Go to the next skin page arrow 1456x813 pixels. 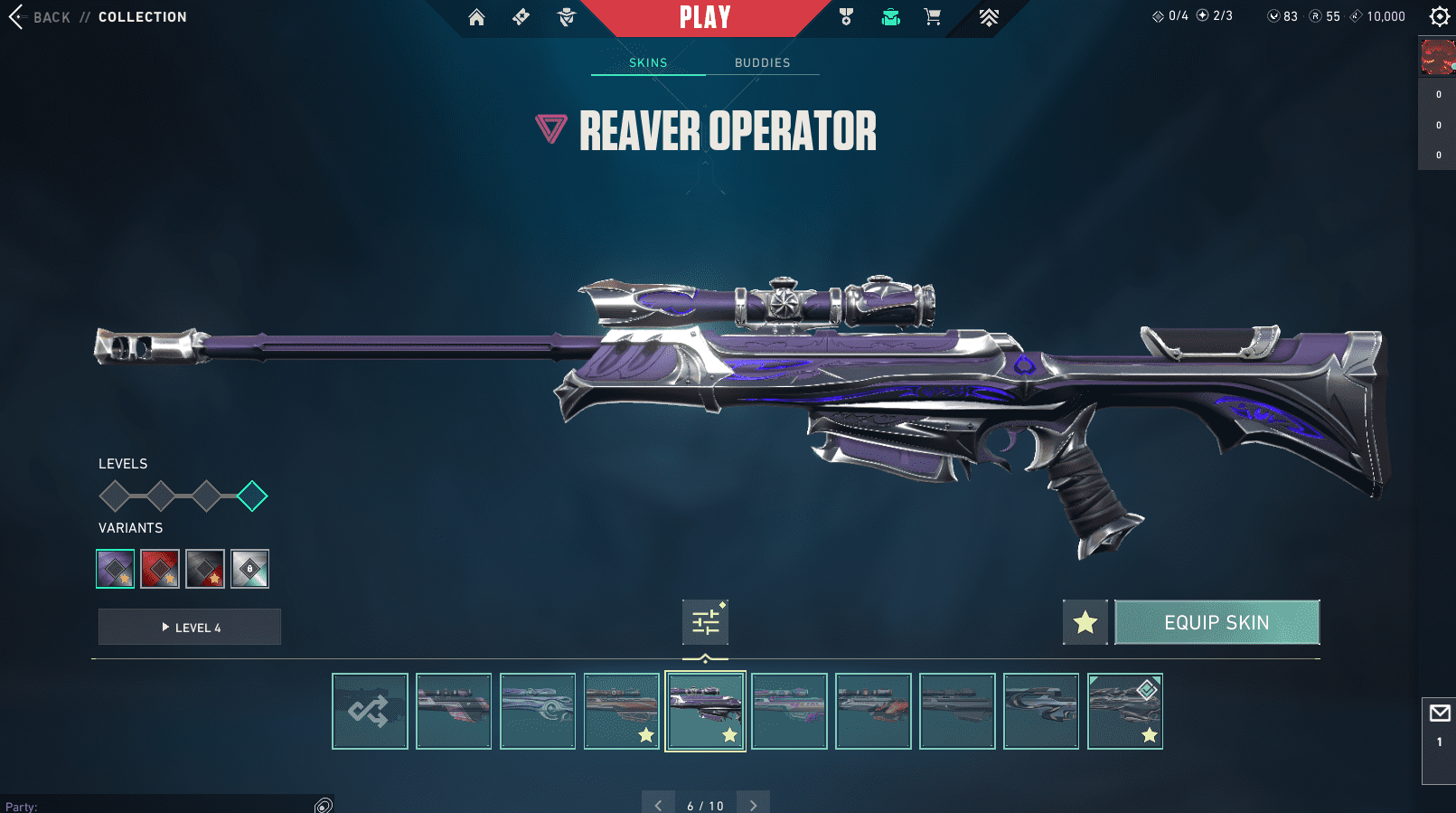click(x=753, y=804)
